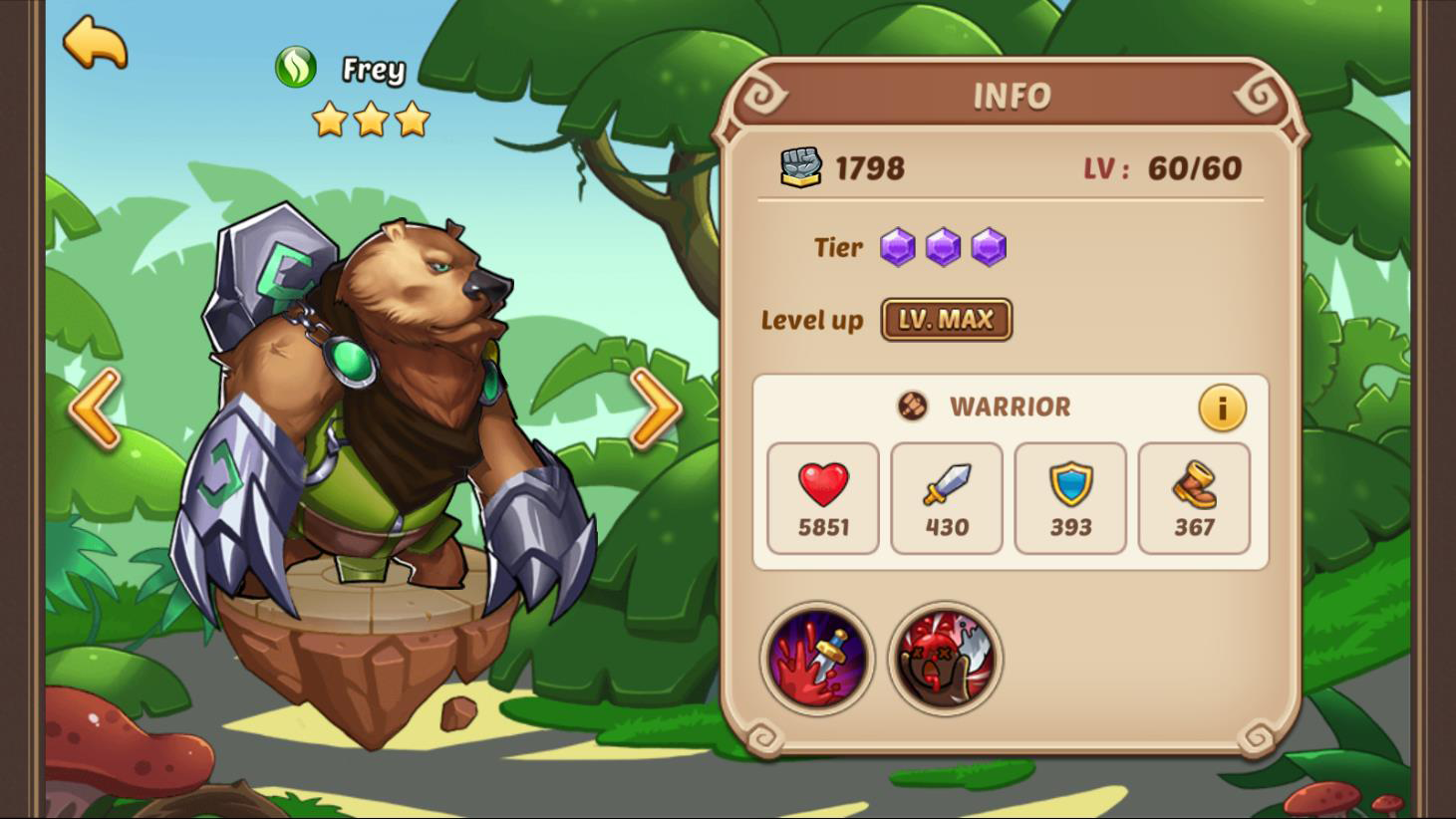Image resolution: width=1456 pixels, height=819 pixels.
Task: Select the heart health stat tile
Action: 823,498
